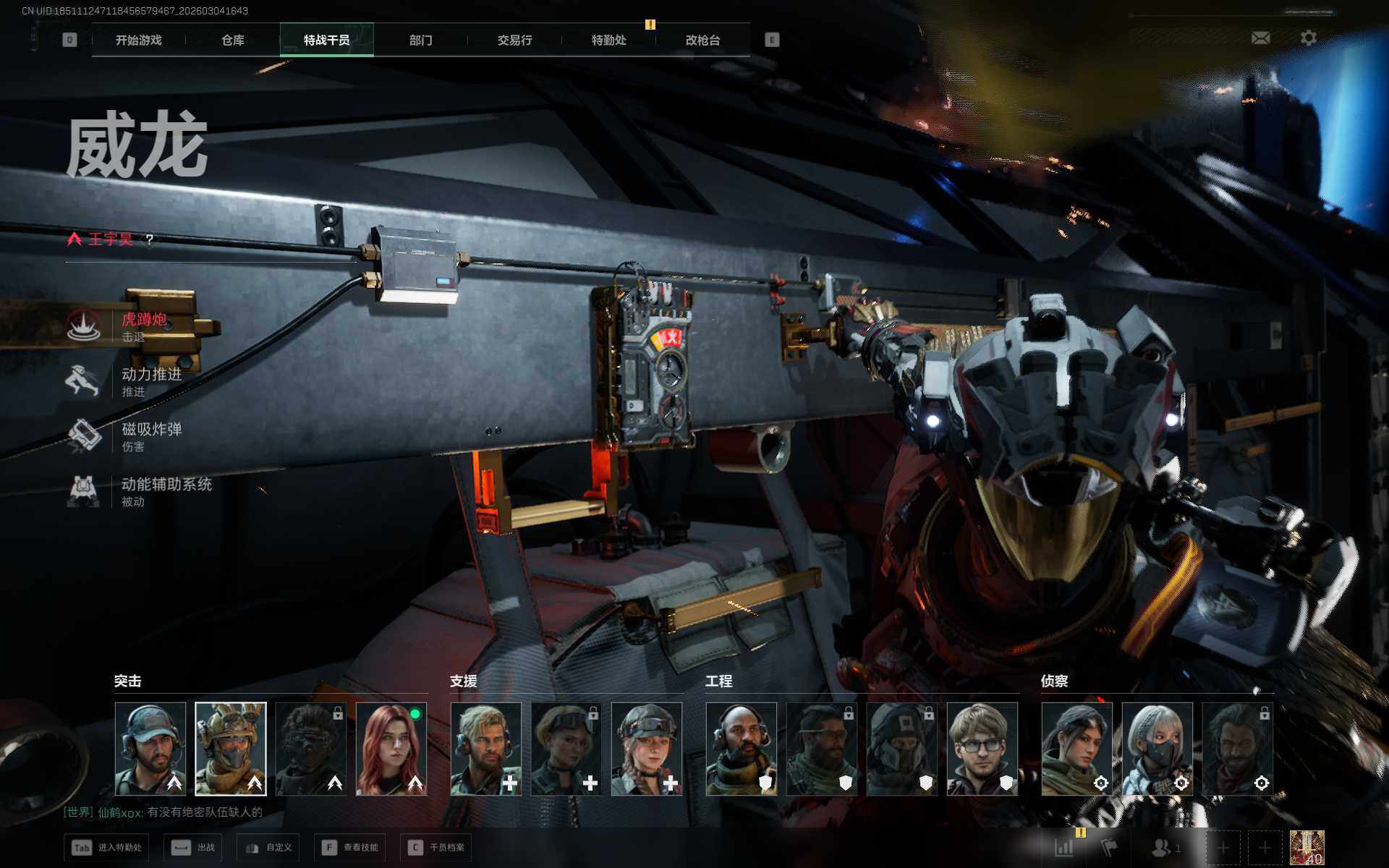
Task: Switch to the 特勤处 tab
Action: coord(608,41)
